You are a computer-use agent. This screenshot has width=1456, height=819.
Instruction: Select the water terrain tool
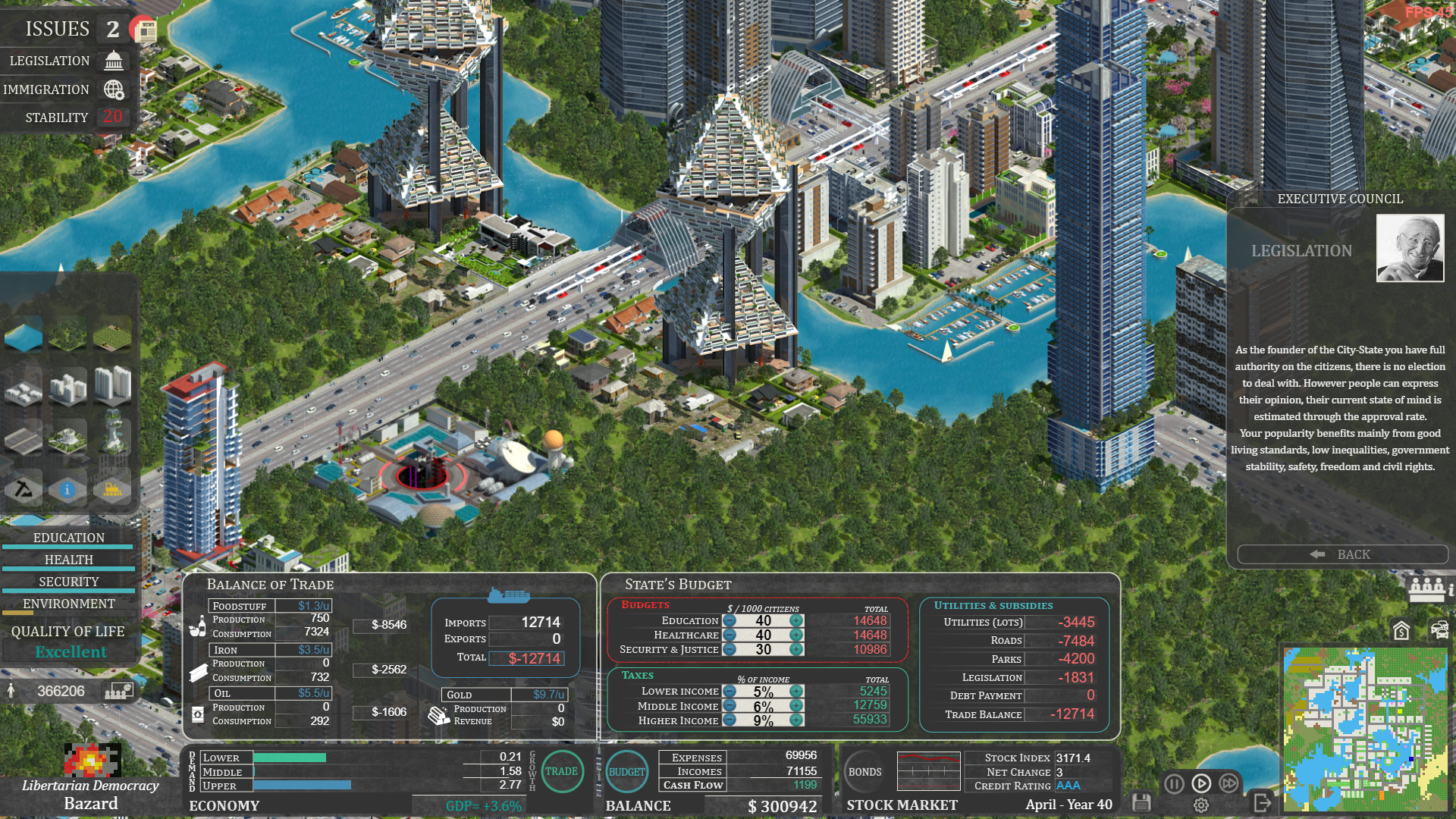coord(24,335)
